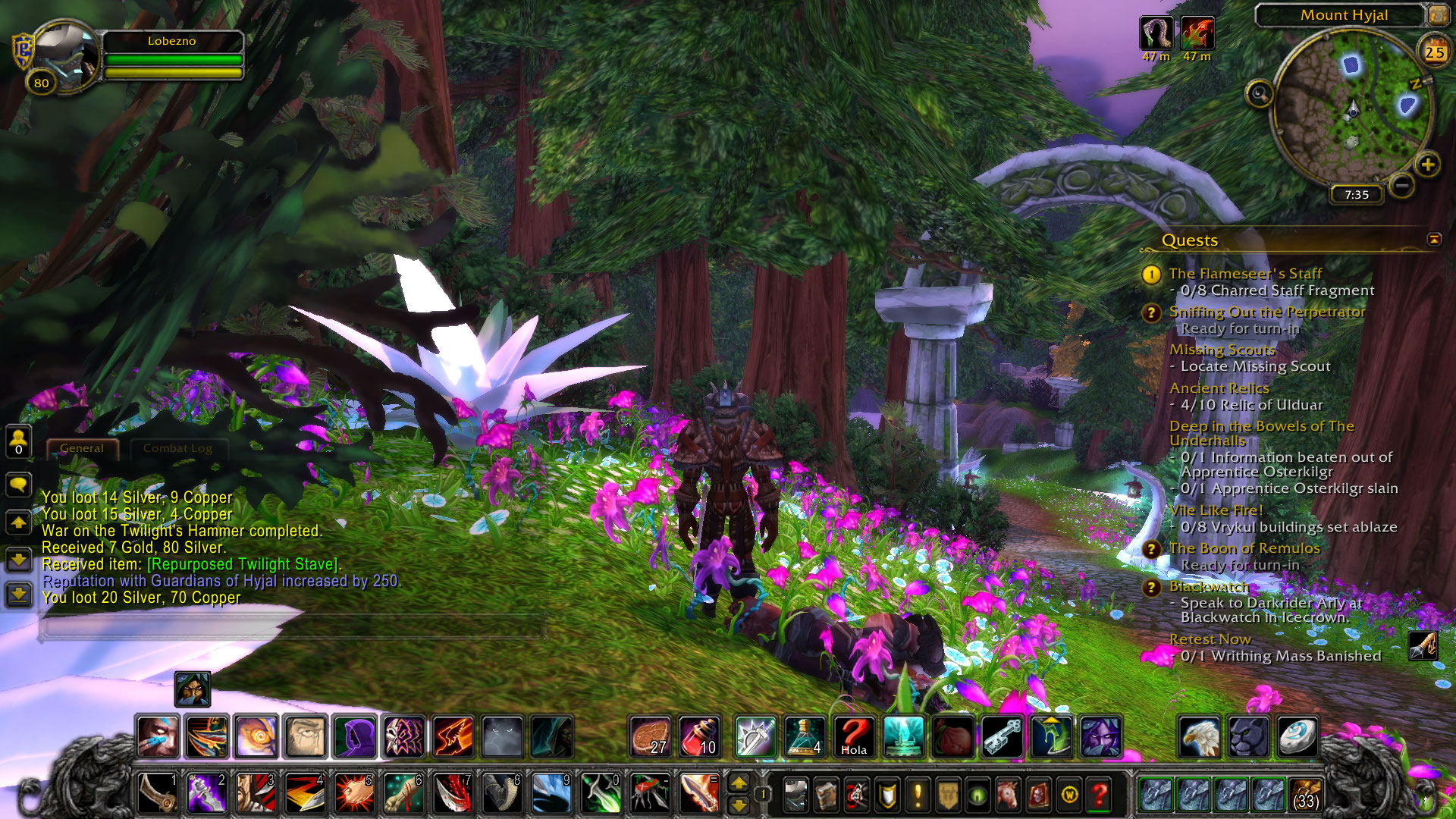Open the calendar showing day 25
1456x819 pixels.
1433,52
